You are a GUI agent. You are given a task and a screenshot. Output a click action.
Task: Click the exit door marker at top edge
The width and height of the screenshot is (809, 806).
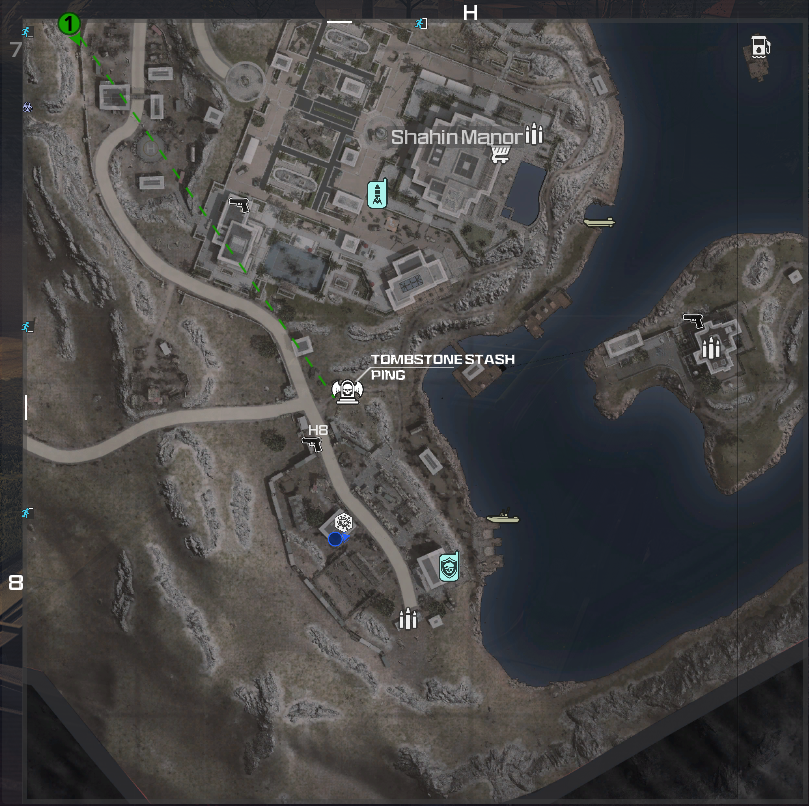(422, 22)
